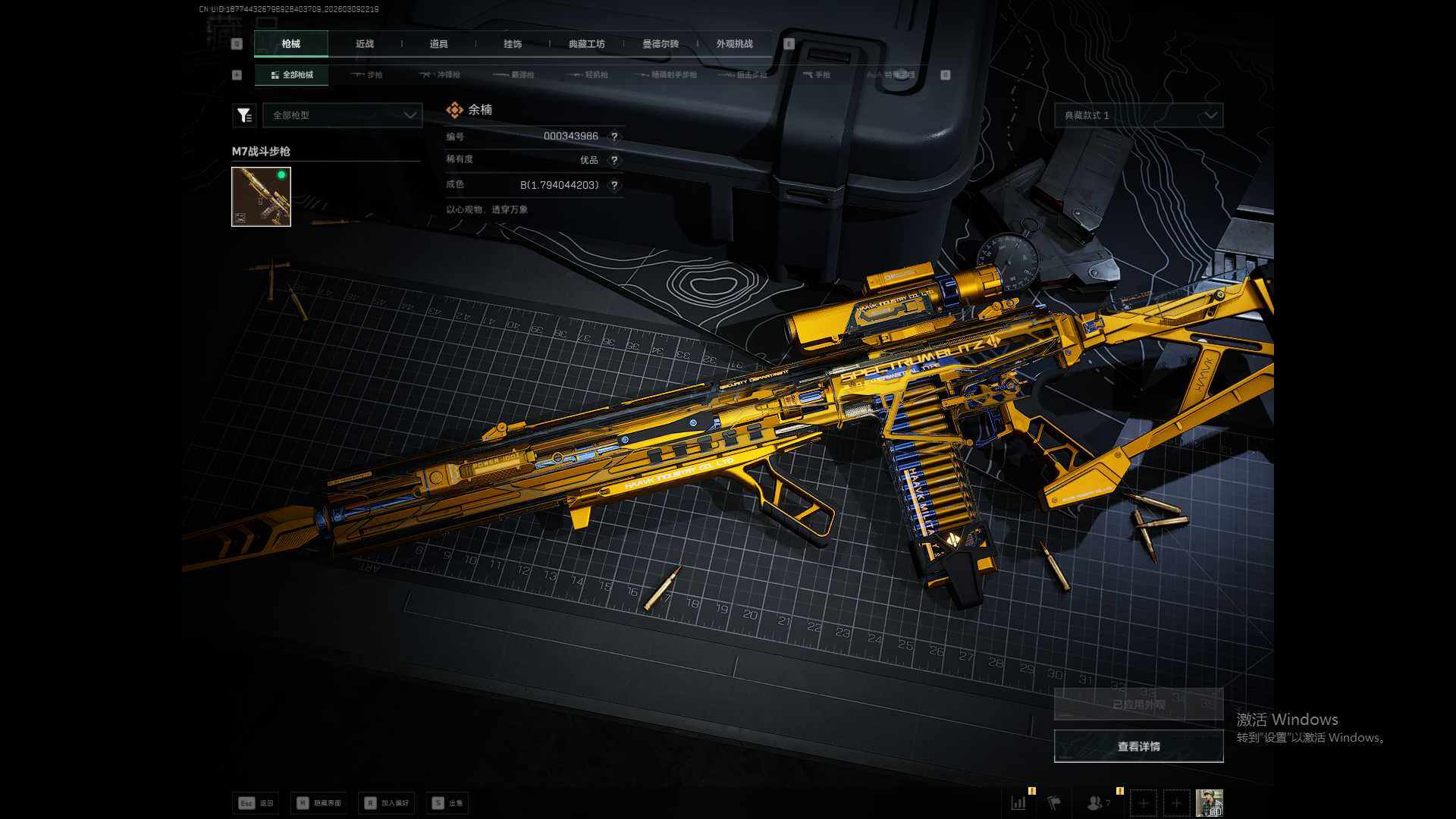This screenshot has height=819, width=1456.
Task: Open the 曼德尔砖 tab
Action: pos(661,44)
